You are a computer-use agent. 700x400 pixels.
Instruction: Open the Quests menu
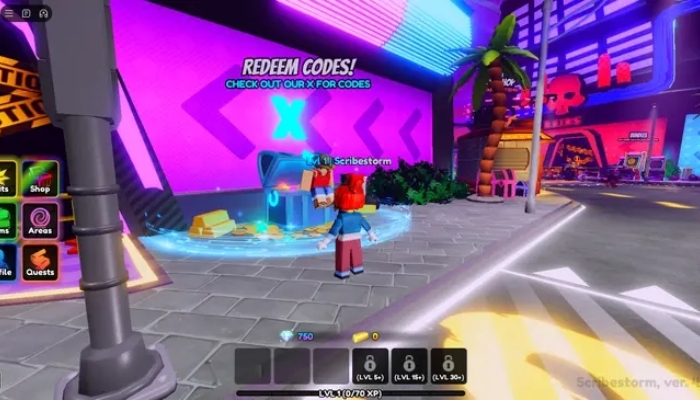pos(40,262)
